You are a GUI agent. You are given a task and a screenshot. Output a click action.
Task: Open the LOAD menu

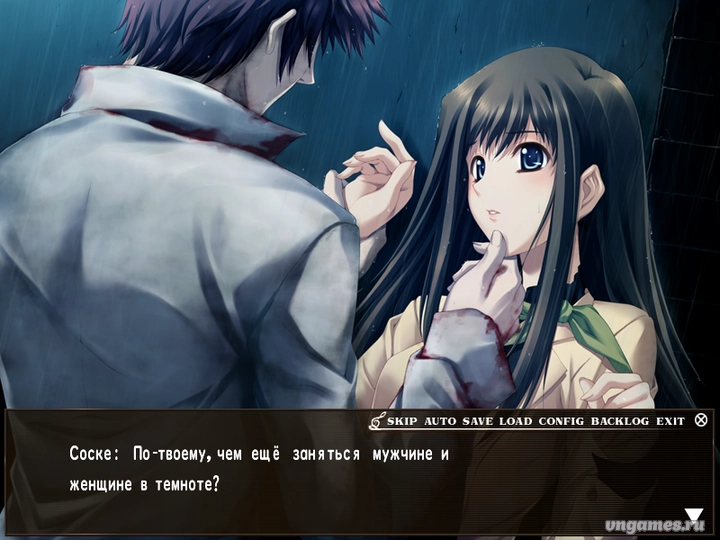click(x=516, y=421)
